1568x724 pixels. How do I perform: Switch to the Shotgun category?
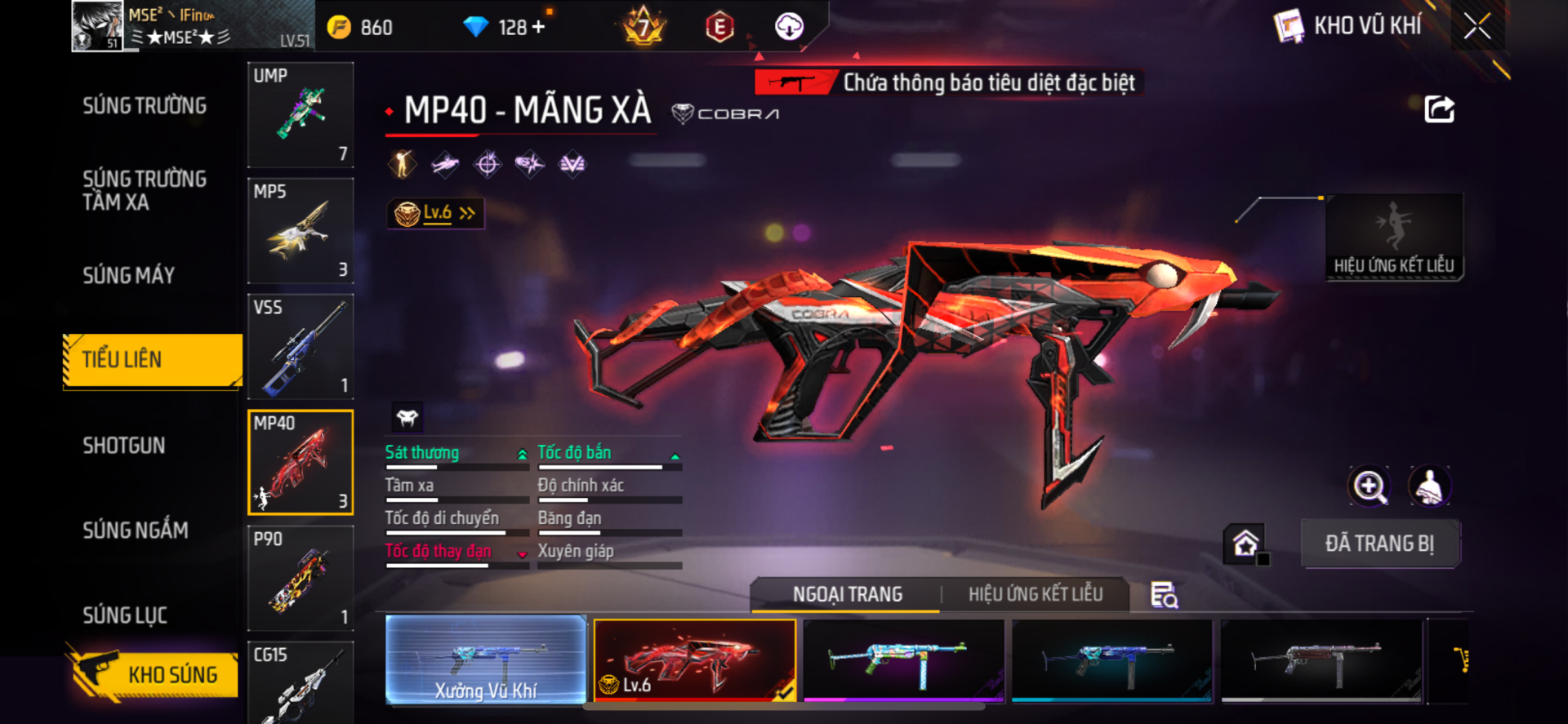[x=124, y=446]
